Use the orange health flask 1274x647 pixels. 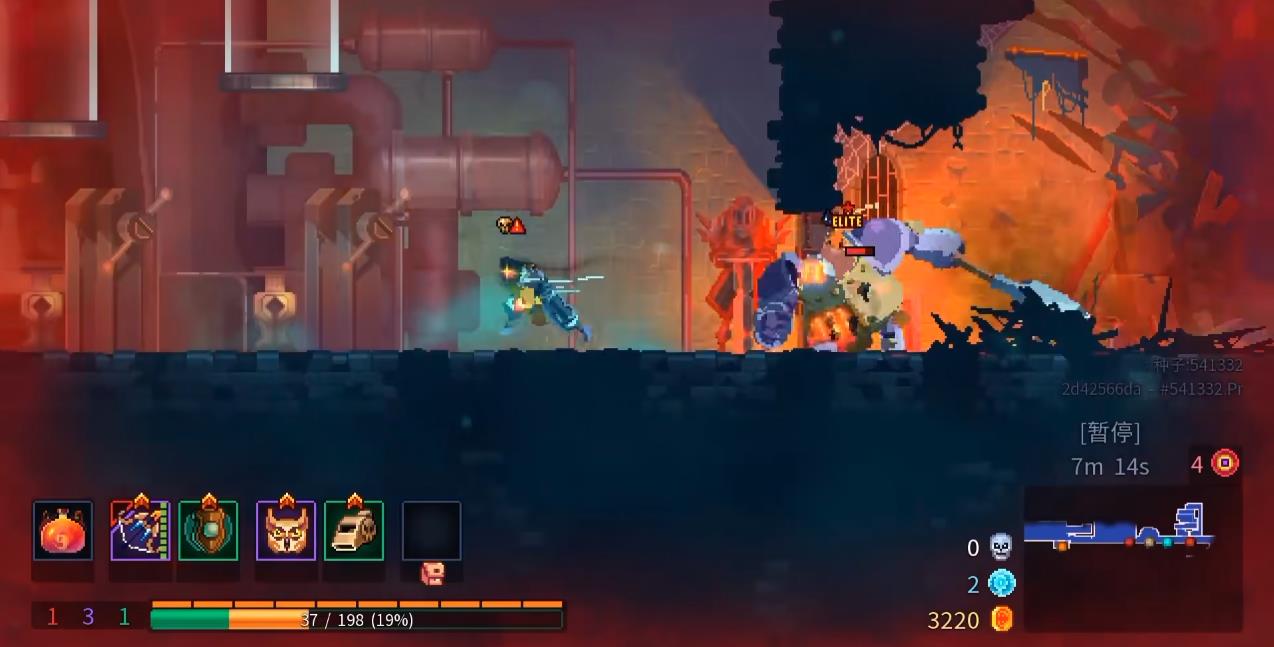pyautogui.click(x=63, y=531)
